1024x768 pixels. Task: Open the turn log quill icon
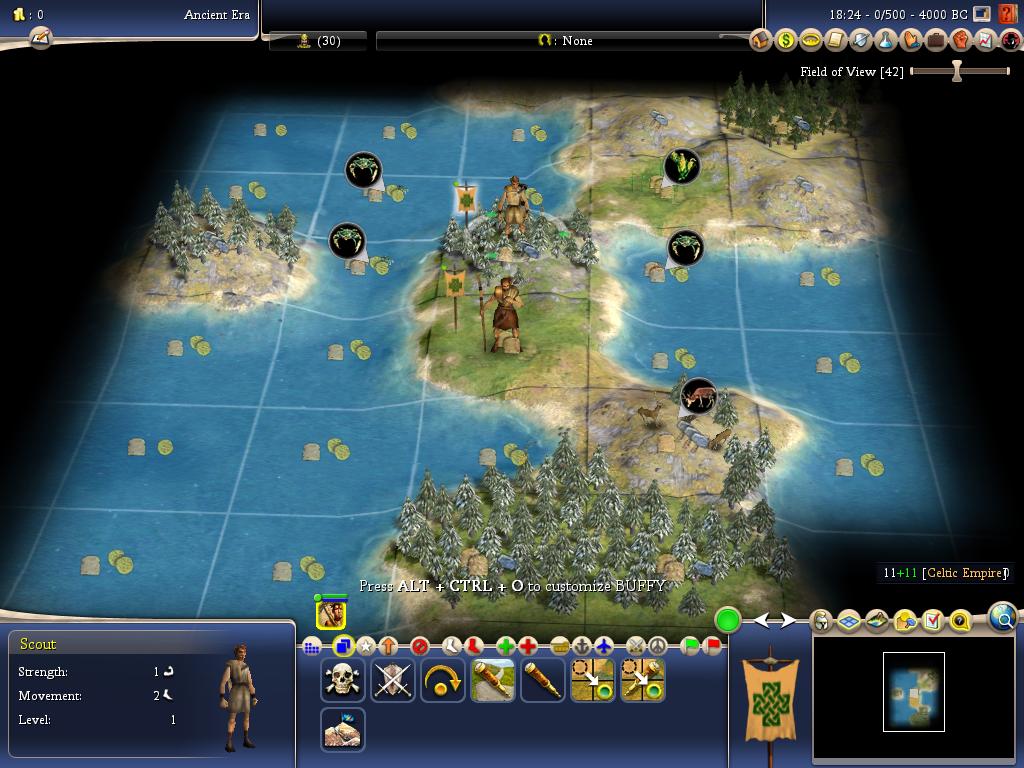point(40,38)
